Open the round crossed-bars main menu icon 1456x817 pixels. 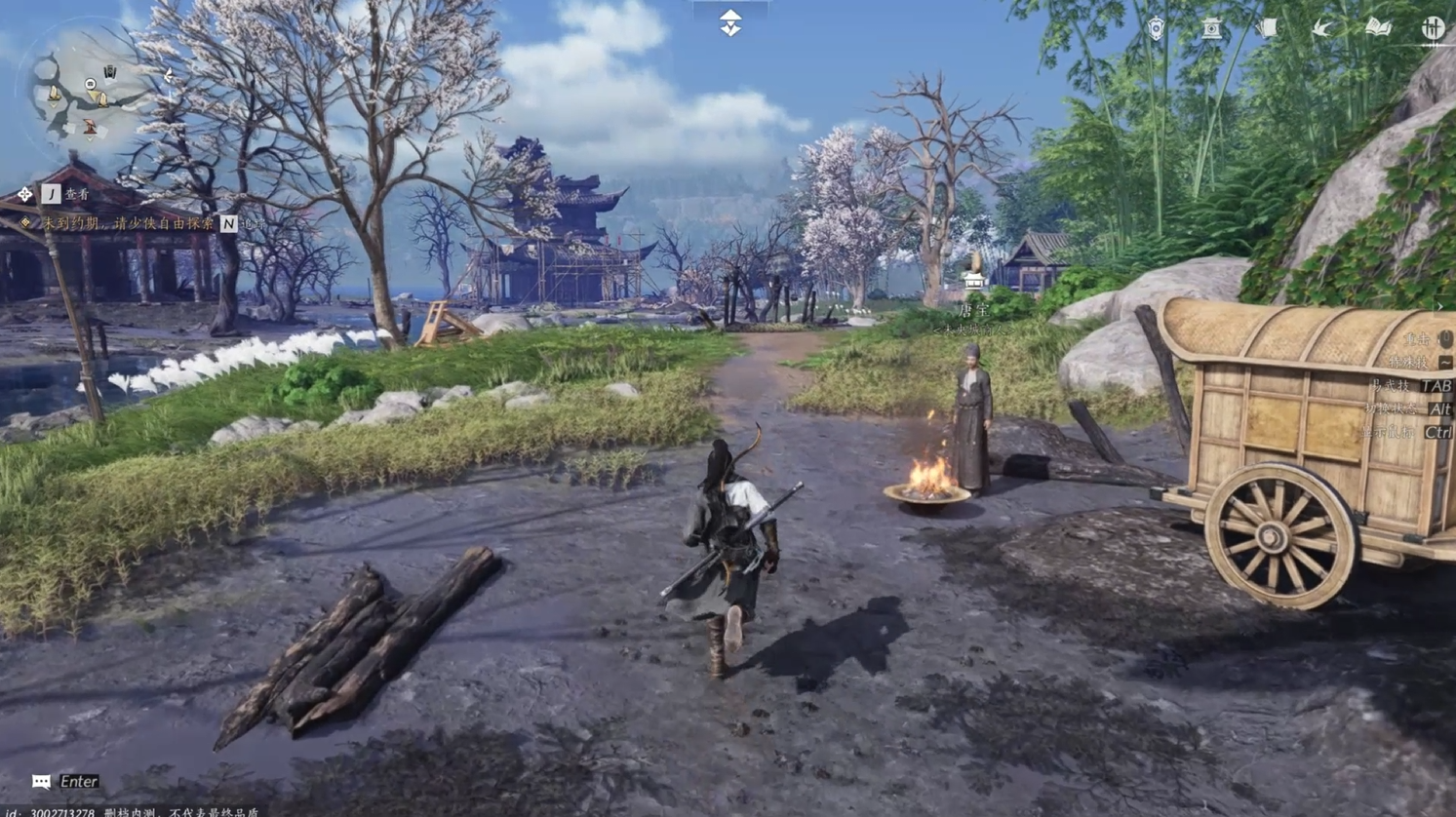[1432, 28]
